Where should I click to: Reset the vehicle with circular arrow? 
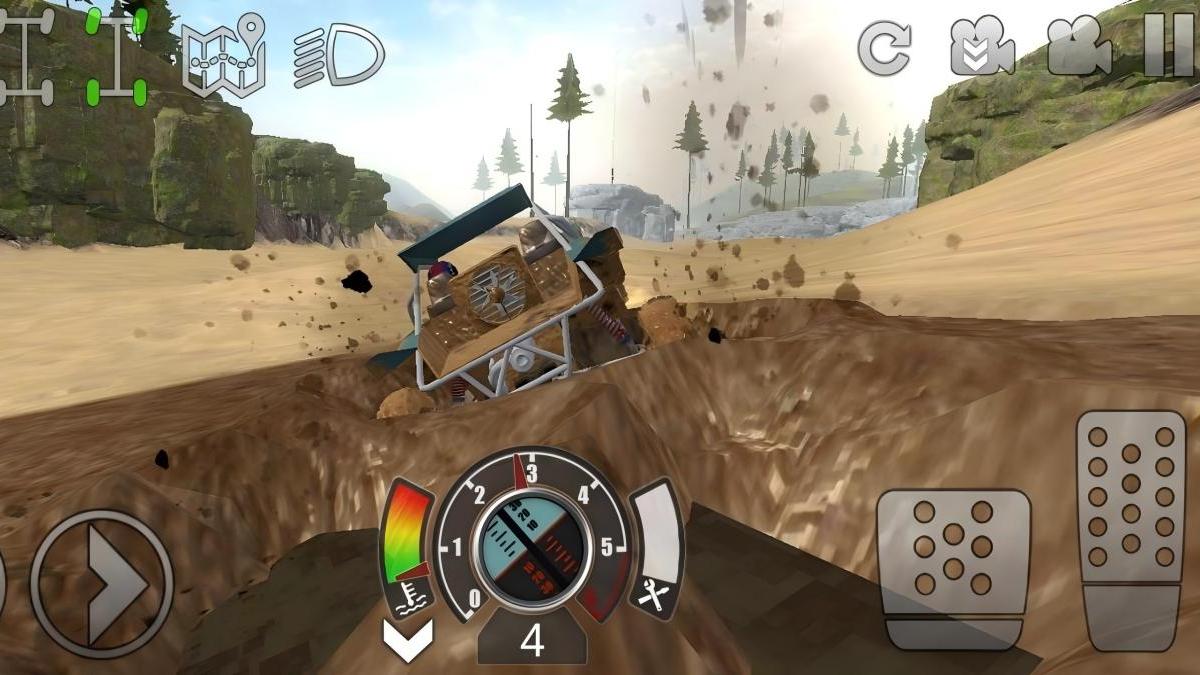click(884, 47)
